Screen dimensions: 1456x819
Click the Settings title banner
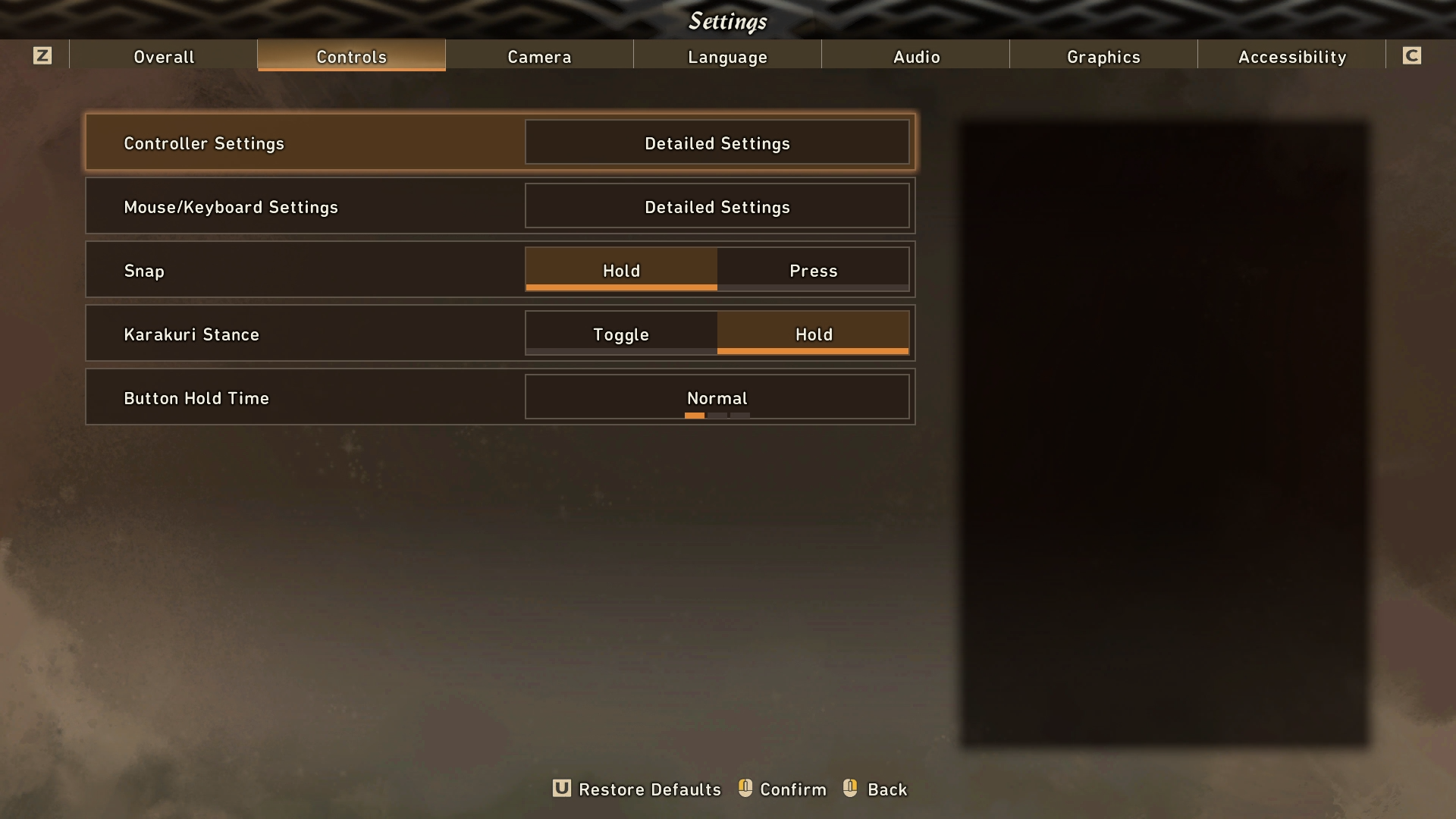[727, 21]
